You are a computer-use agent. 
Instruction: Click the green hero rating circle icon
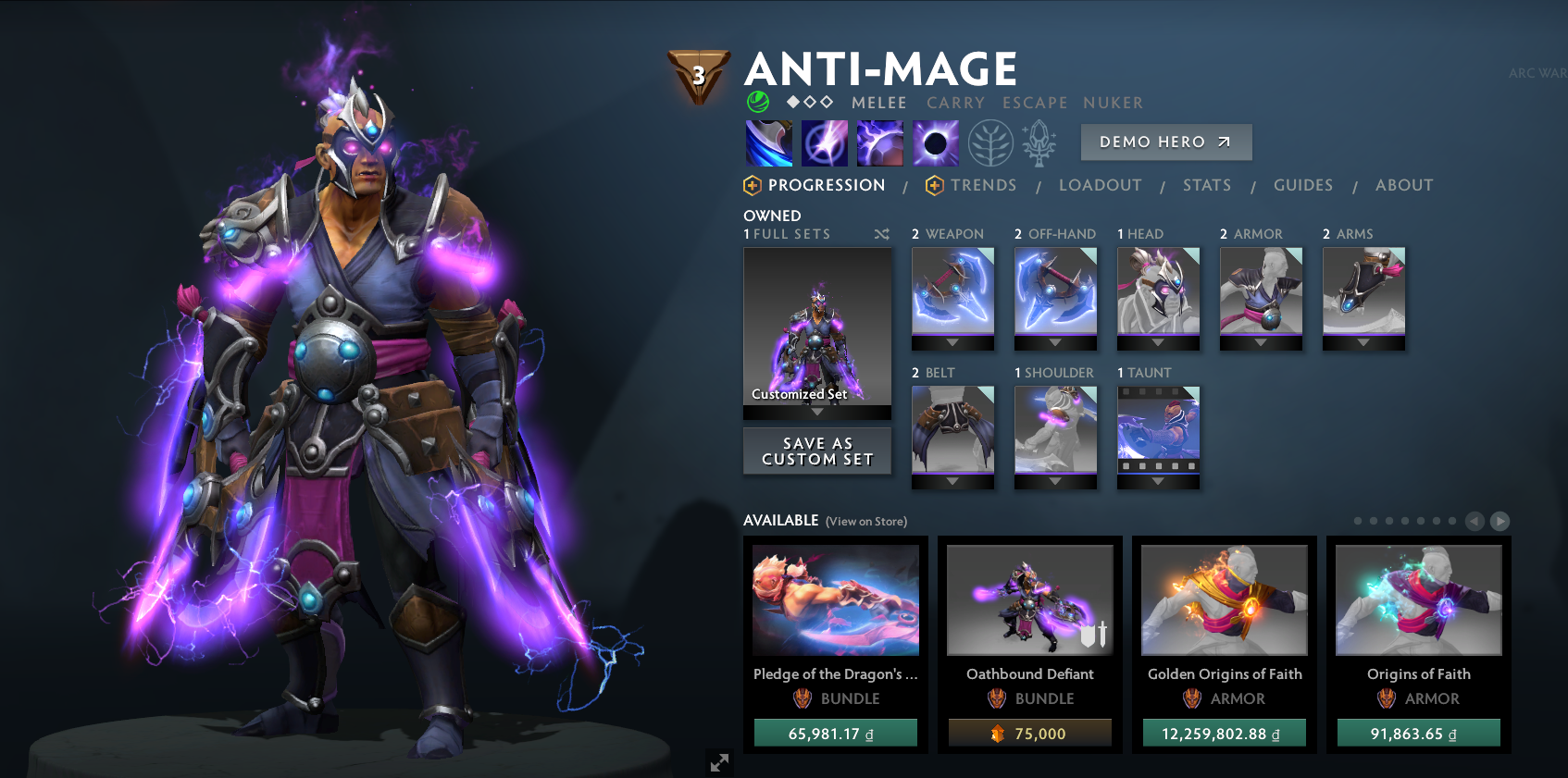tap(757, 102)
